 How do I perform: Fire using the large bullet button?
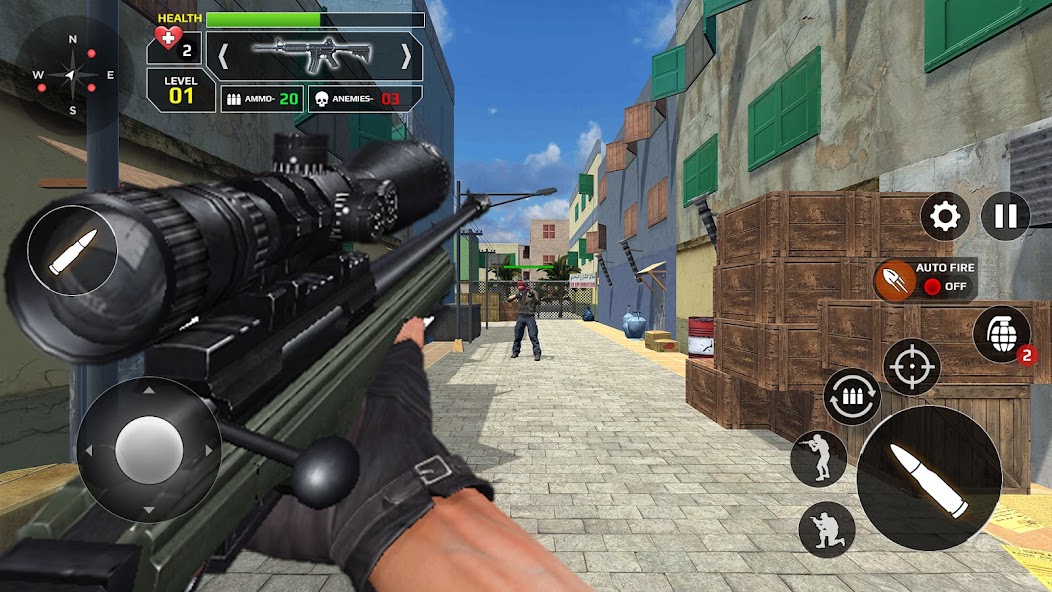point(928,477)
